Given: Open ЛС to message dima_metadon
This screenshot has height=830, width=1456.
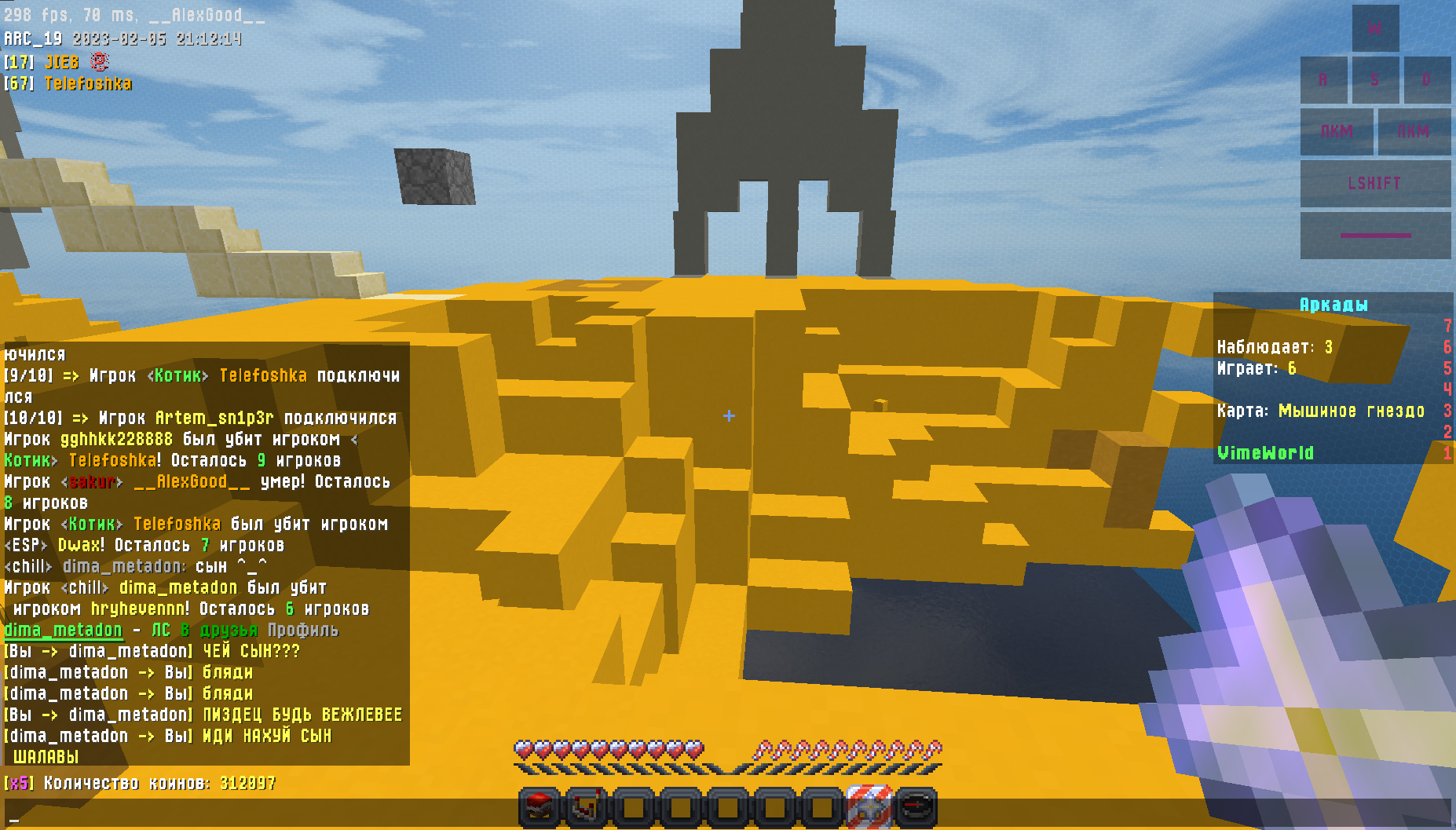Looking at the screenshot, I should (162, 631).
